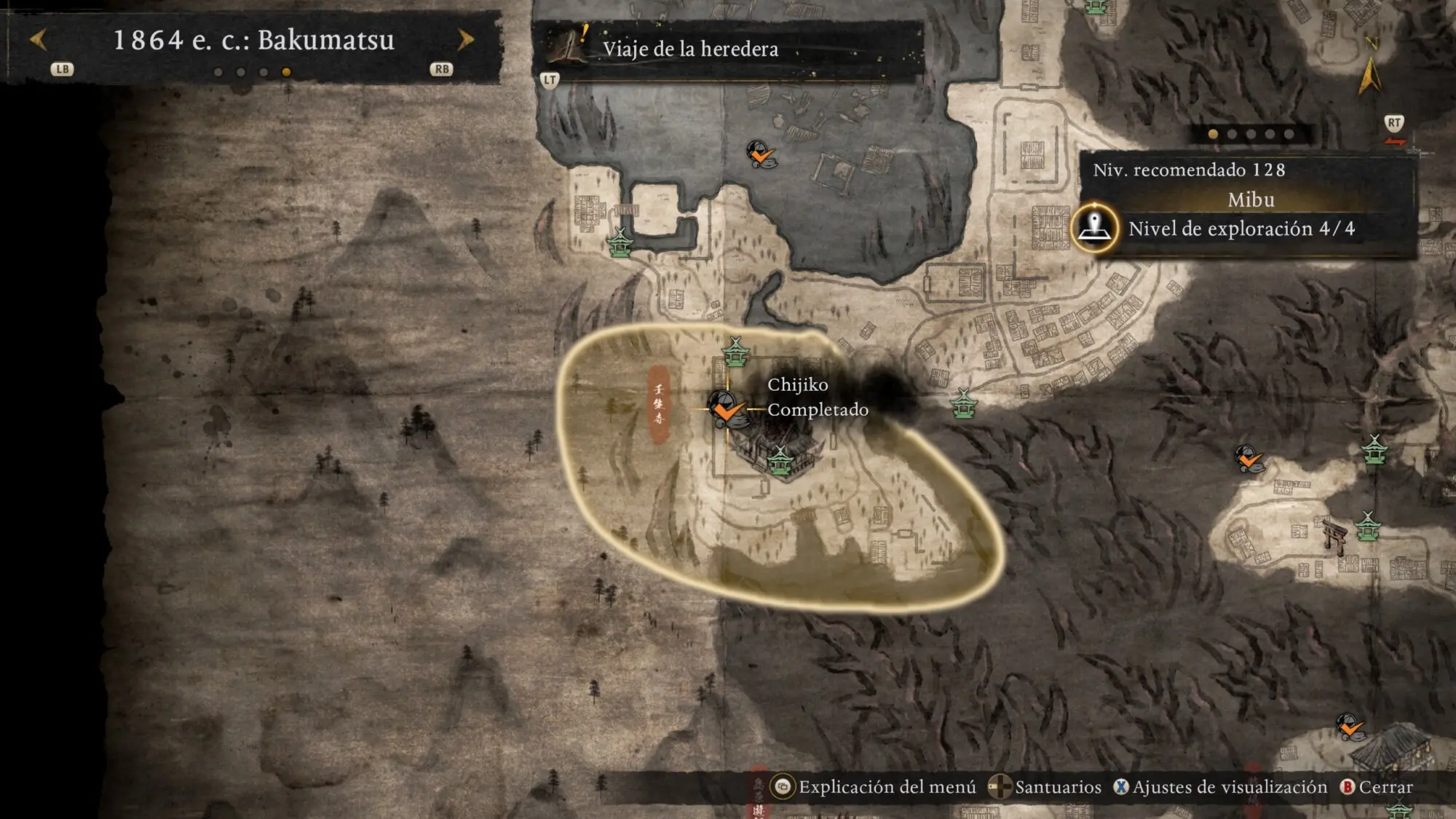Choose the completed mission marker in the dark castle area
Viewport: 1456px width, 819px height.
click(x=761, y=154)
